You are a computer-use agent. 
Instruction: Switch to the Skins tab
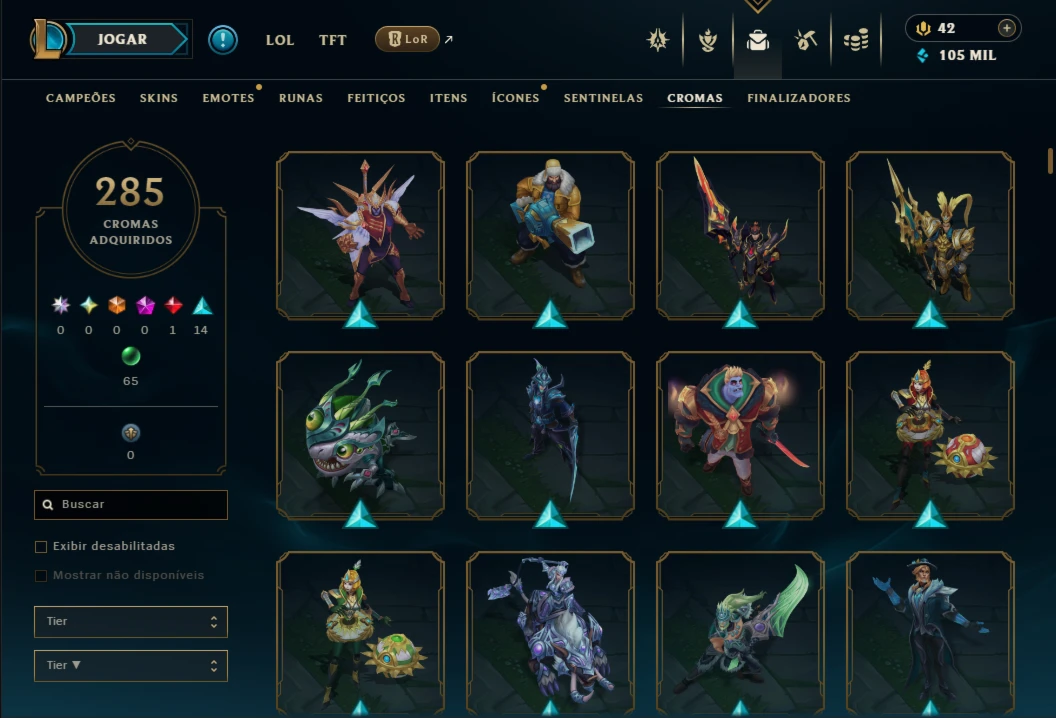click(x=159, y=98)
